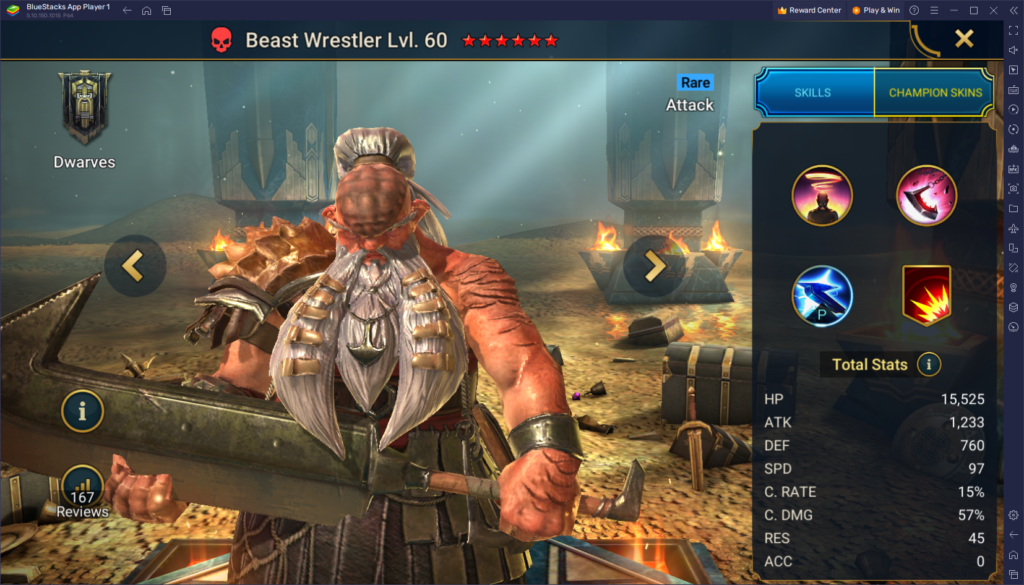
Task: Show the previous champion
Action: [134, 266]
